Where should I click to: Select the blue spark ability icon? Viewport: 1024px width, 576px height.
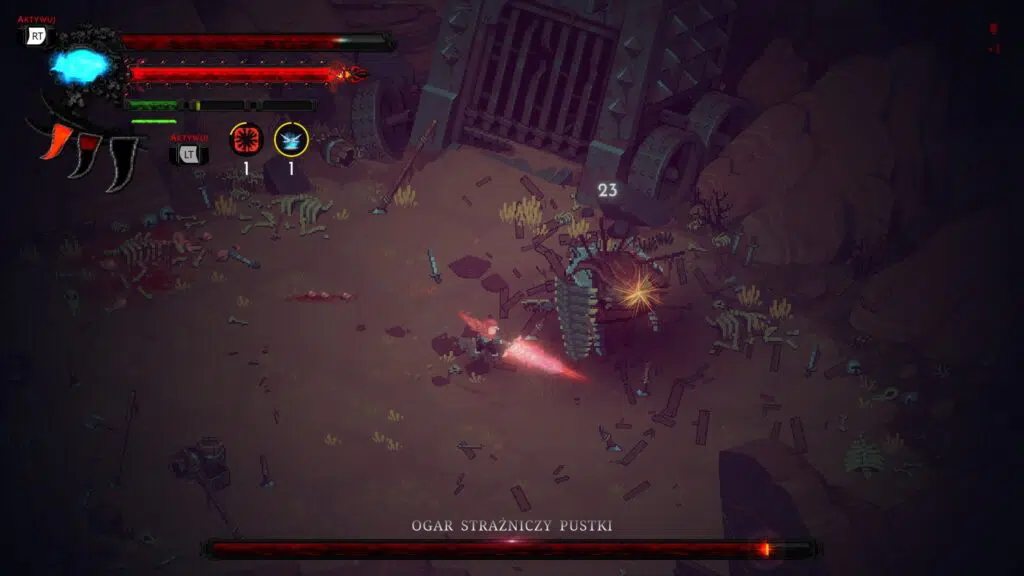coord(291,140)
